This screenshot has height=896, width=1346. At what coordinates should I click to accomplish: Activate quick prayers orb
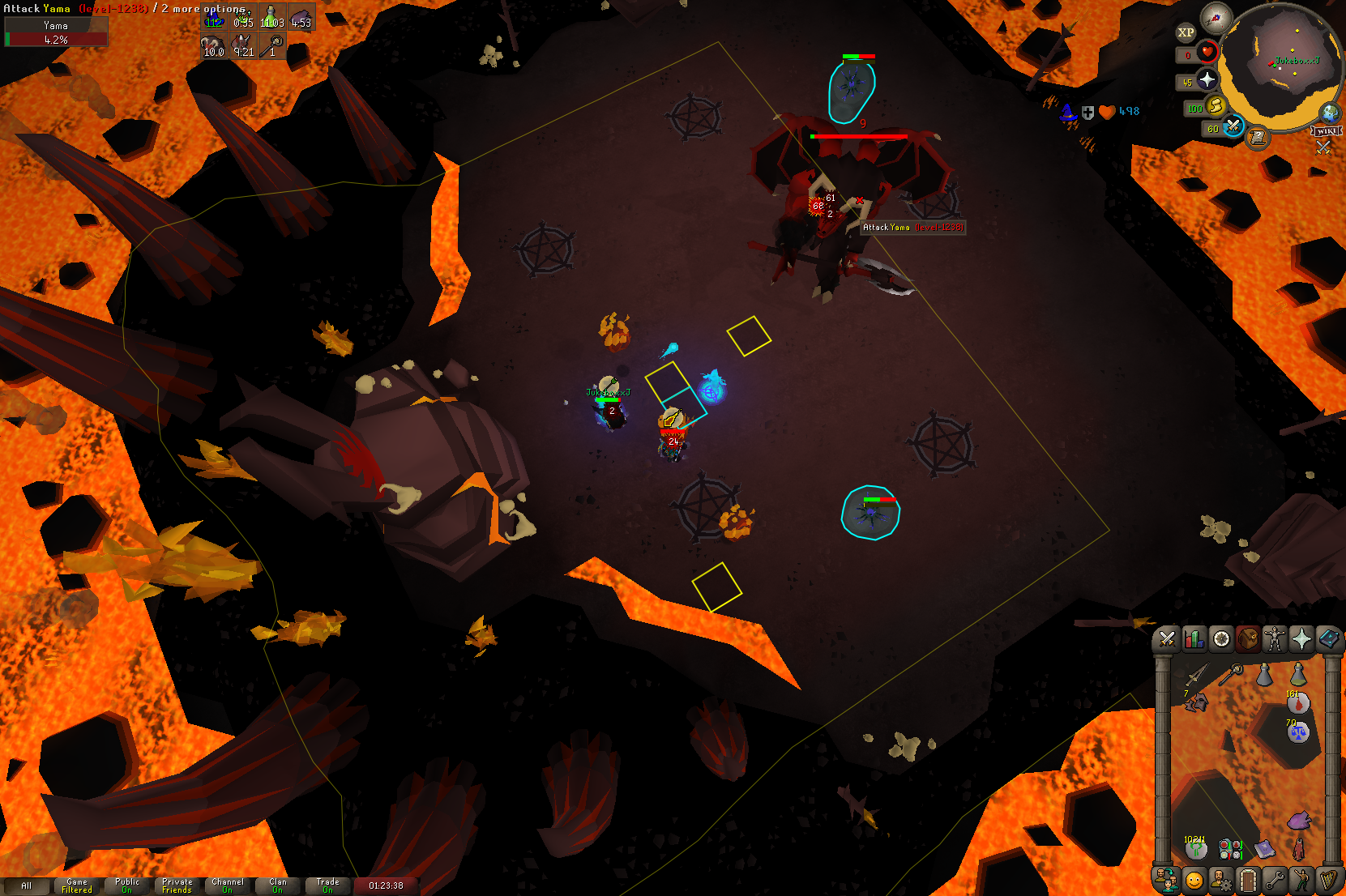1207,79
